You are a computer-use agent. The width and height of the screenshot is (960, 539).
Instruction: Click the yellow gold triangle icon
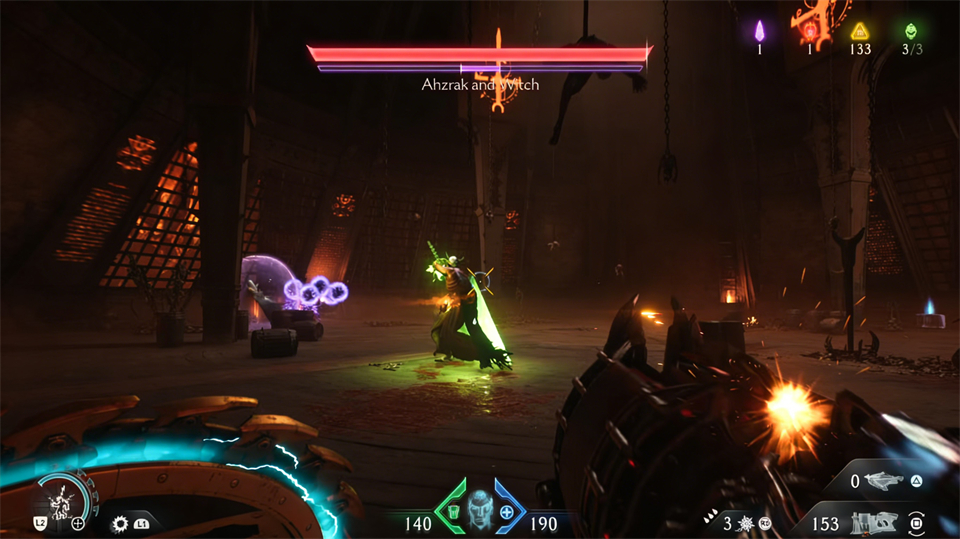859,30
